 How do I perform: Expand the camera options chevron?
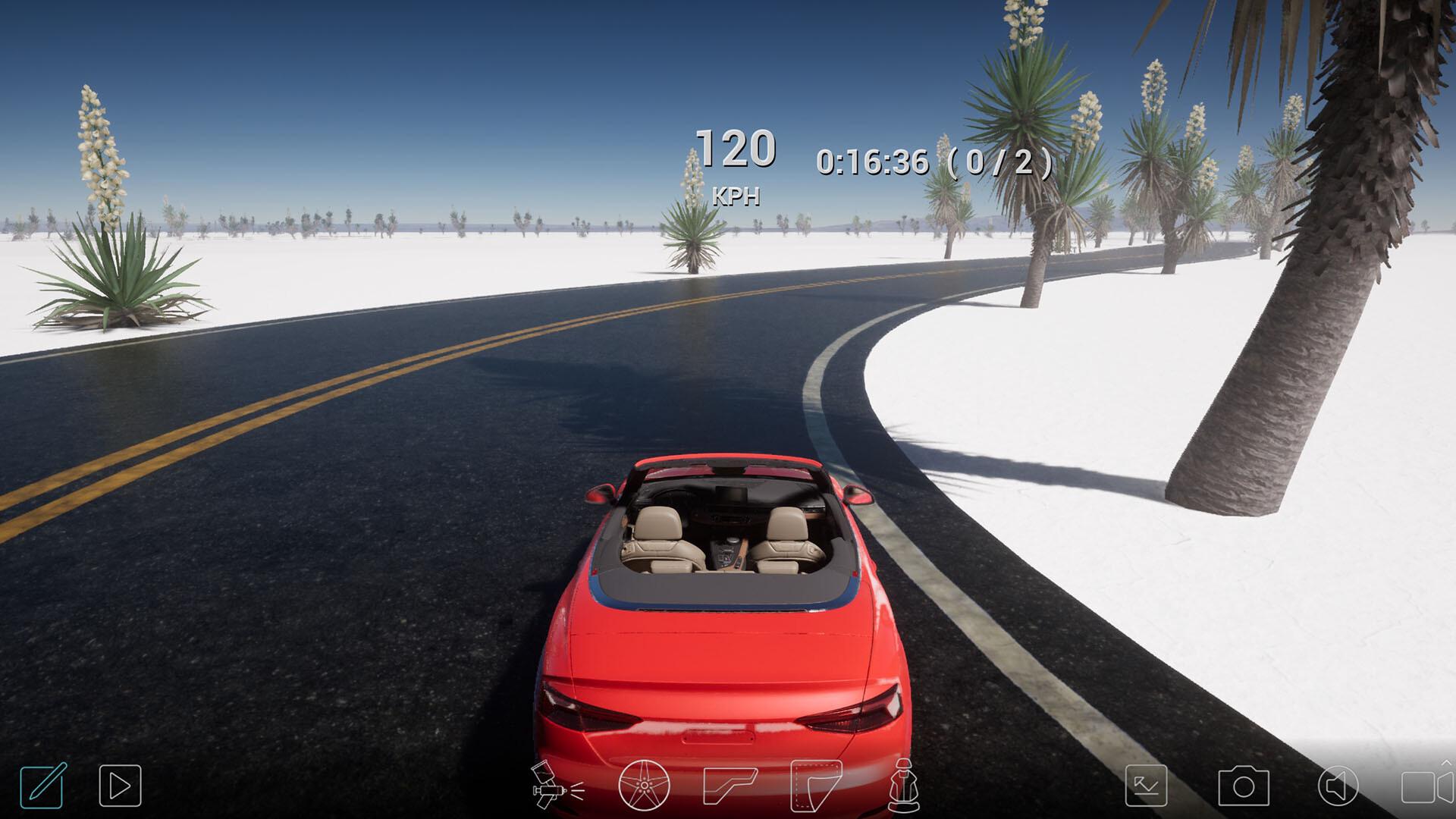[x=1446, y=763]
